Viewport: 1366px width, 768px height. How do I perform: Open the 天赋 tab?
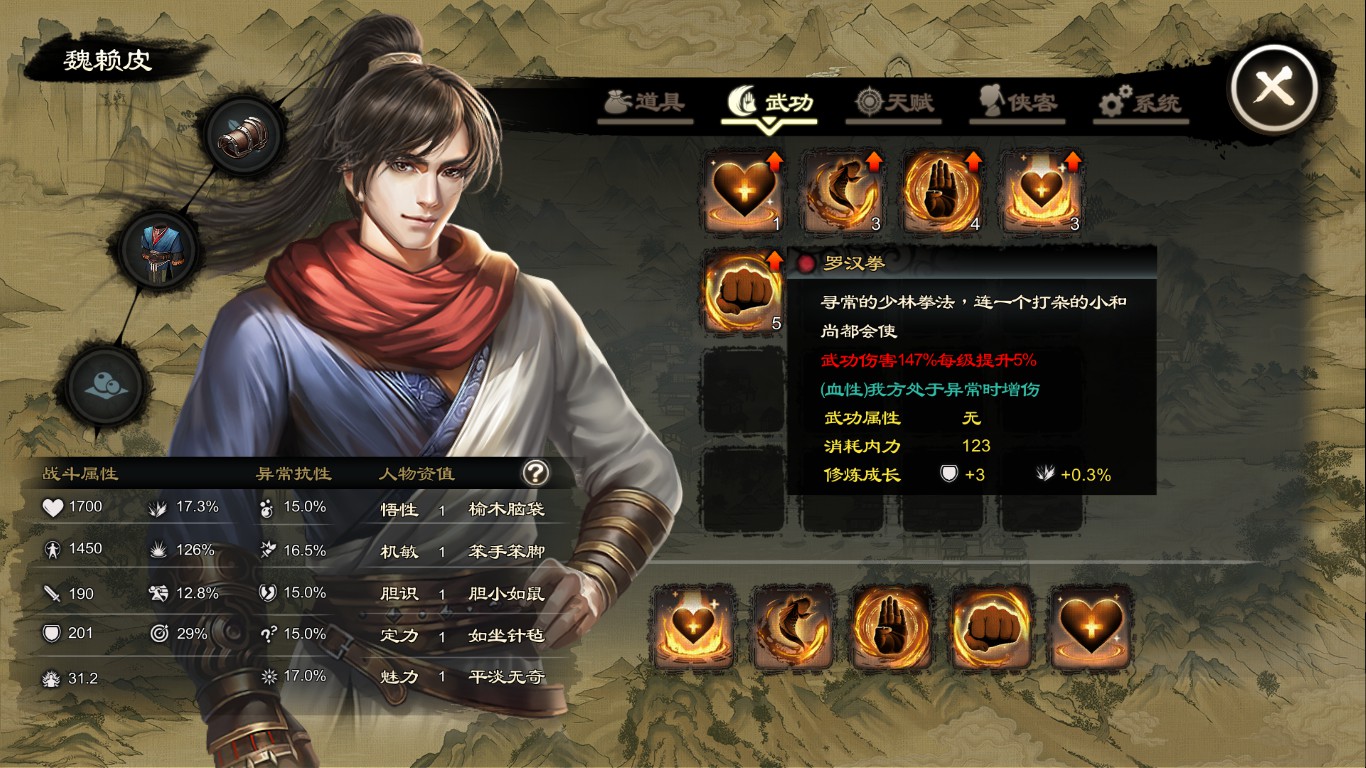point(893,101)
